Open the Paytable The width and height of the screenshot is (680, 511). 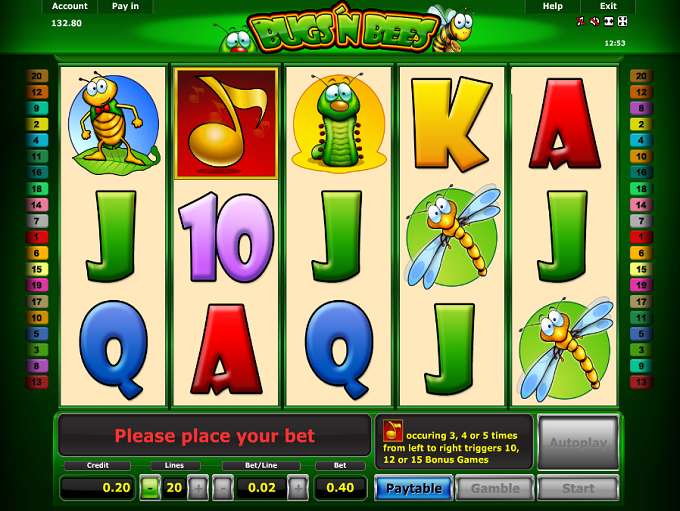tap(413, 488)
